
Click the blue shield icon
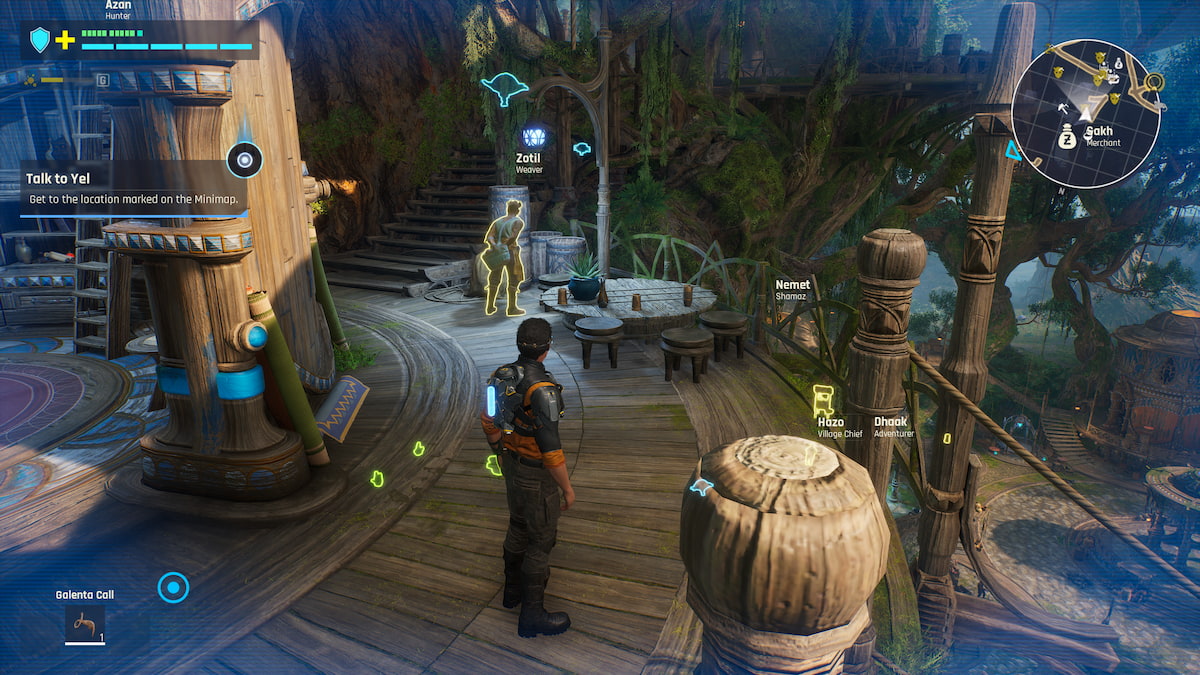[x=40, y=40]
